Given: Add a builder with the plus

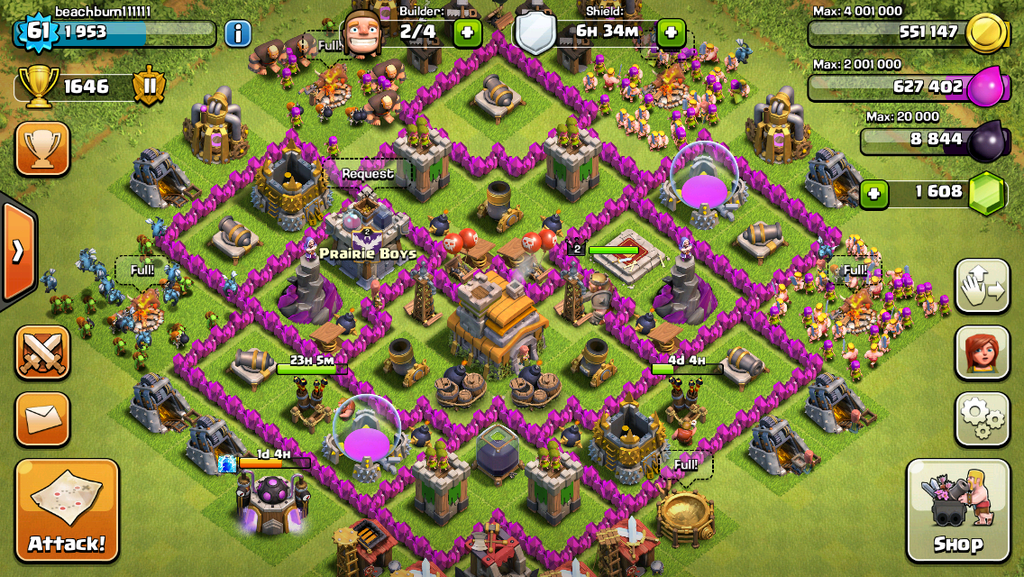Looking at the screenshot, I should pyautogui.click(x=467, y=33).
